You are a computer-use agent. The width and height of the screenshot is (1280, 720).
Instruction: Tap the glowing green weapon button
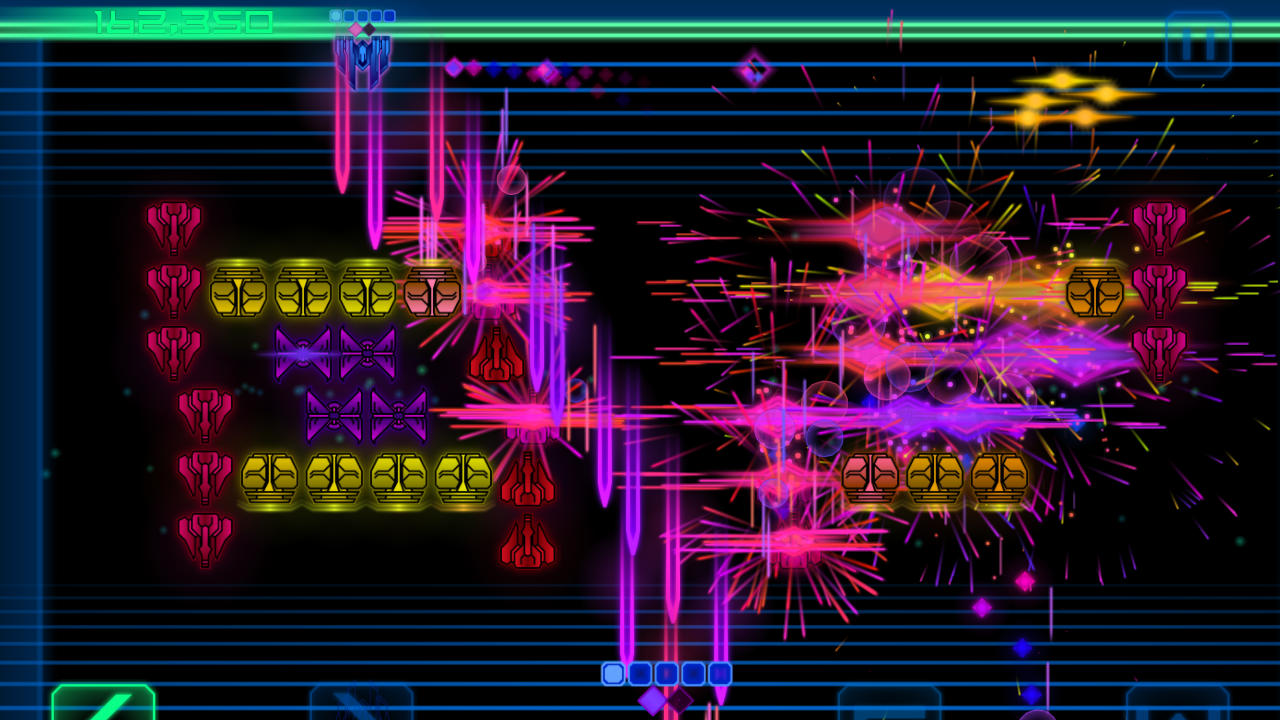click(104, 702)
